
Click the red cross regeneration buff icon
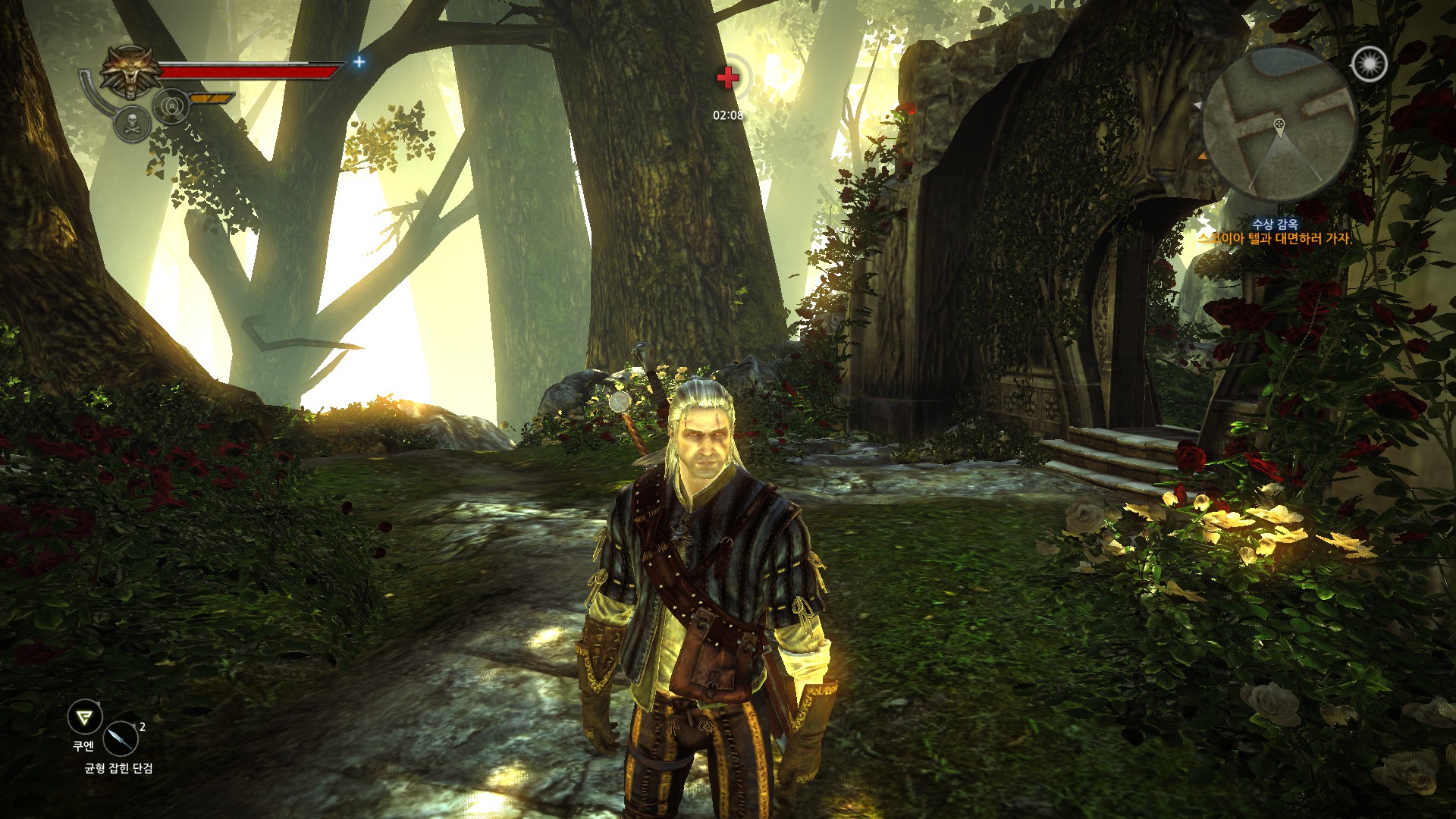point(728,77)
